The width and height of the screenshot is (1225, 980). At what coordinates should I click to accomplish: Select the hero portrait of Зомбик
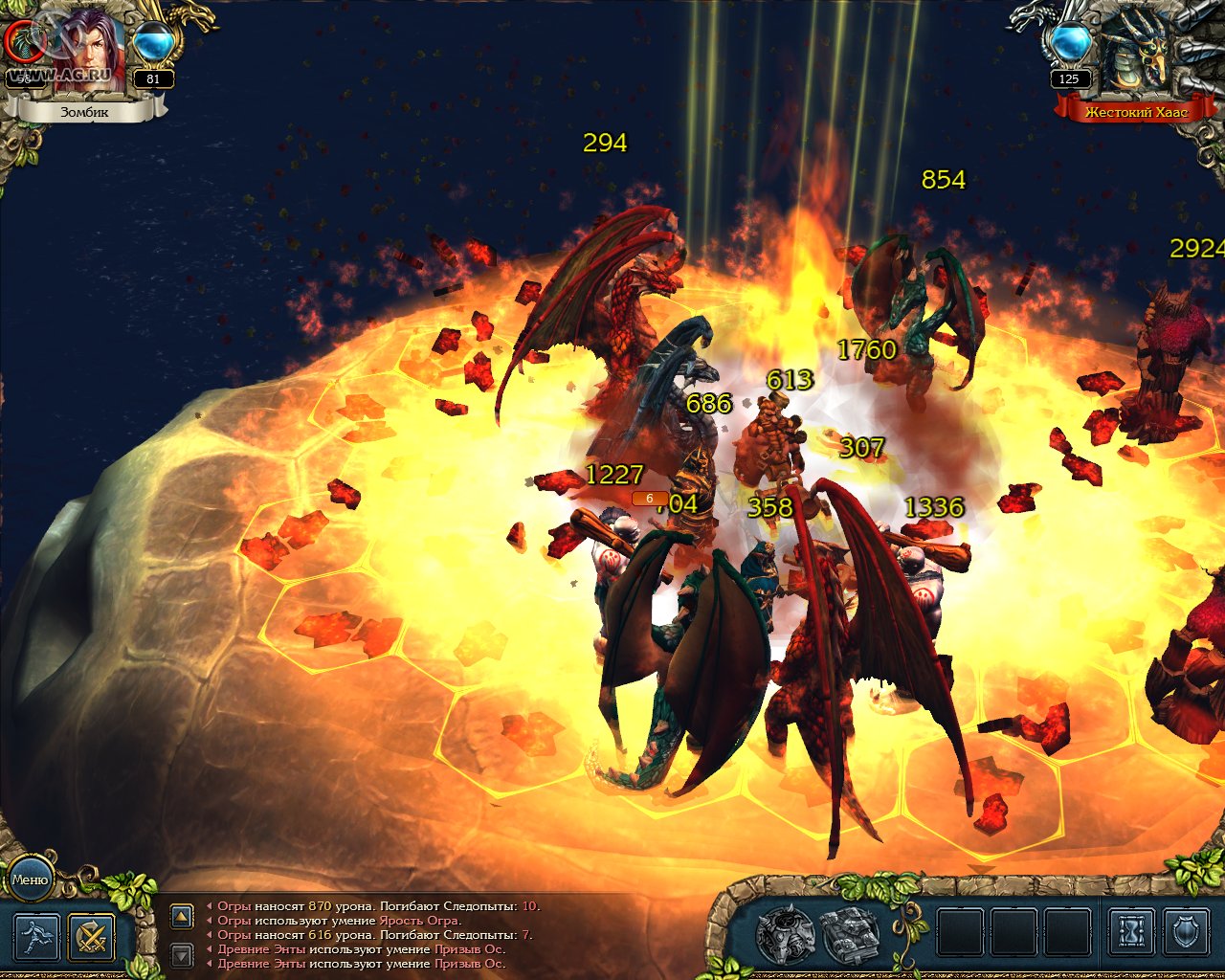coord(89,53)
